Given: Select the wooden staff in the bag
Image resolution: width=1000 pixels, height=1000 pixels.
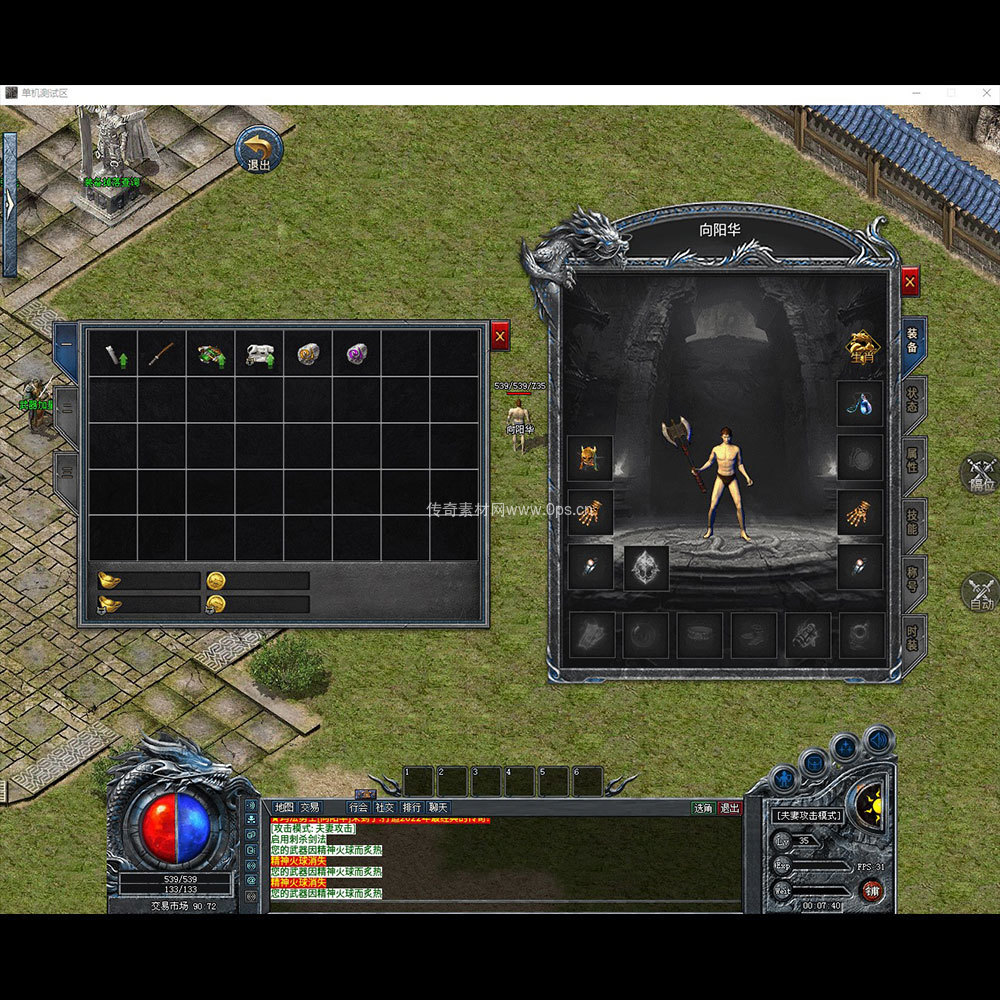Looking at the screenshot, I should click(x=162, y=354).
